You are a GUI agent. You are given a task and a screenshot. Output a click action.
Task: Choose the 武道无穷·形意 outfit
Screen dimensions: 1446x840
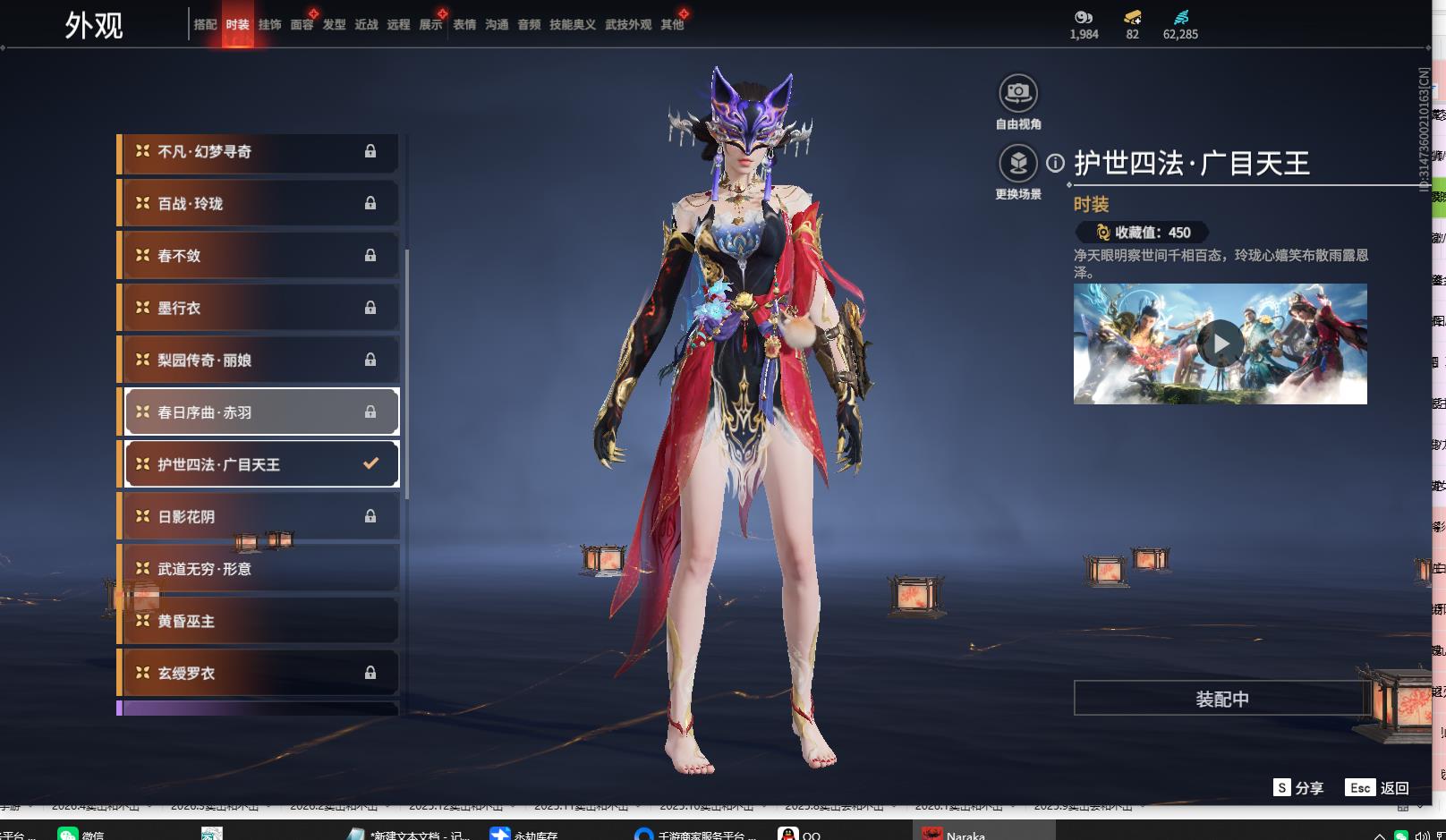259,569
